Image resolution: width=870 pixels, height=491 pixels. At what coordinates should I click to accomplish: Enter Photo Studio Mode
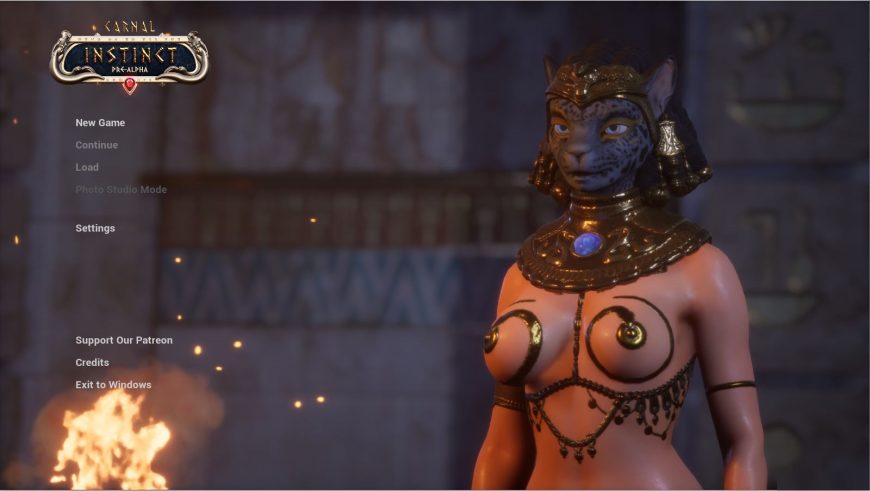(x=121, y=189)
